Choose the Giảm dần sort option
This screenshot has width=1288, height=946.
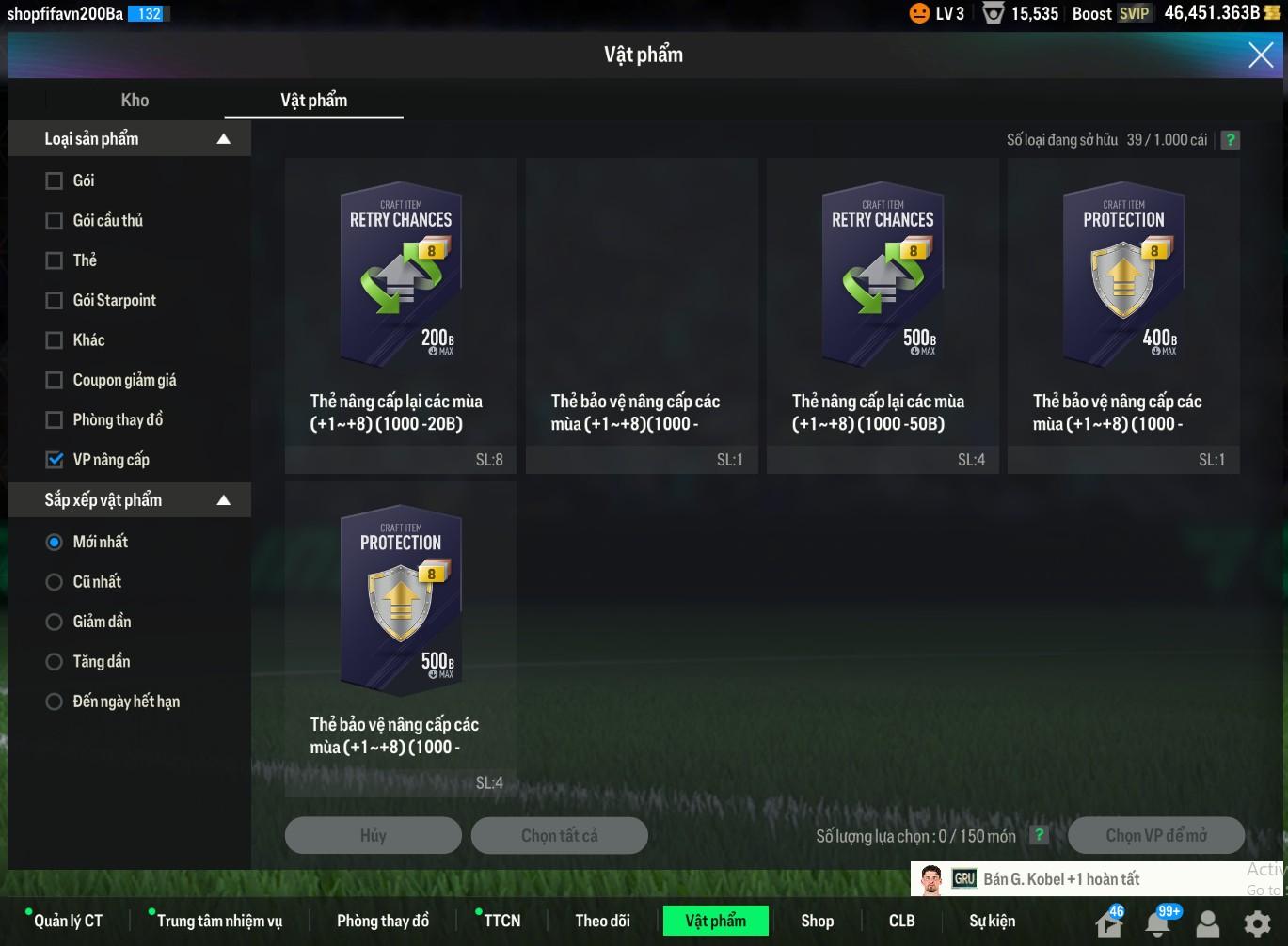pos(55,622)
